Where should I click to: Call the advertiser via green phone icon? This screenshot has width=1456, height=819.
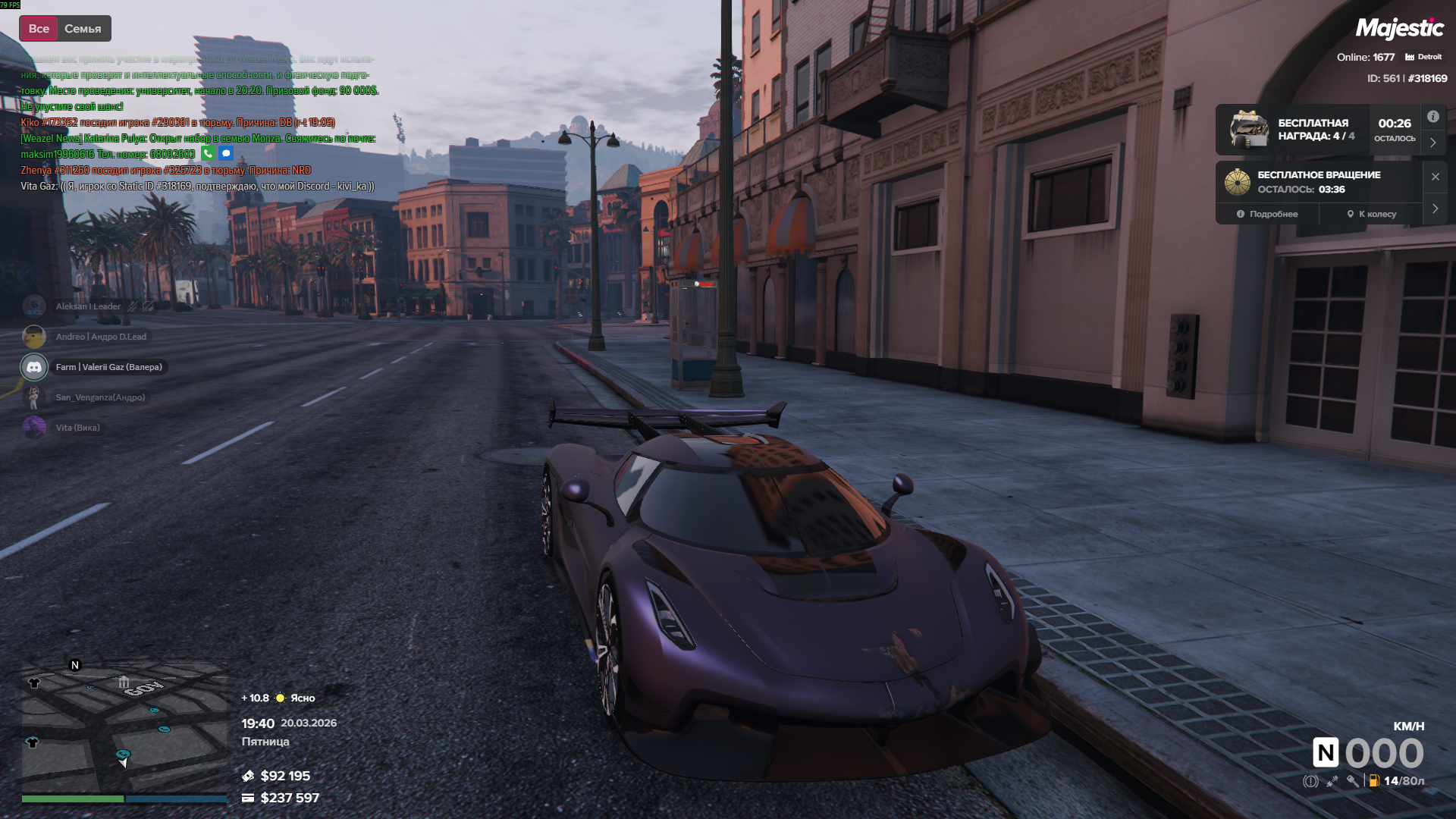(208, 154)
